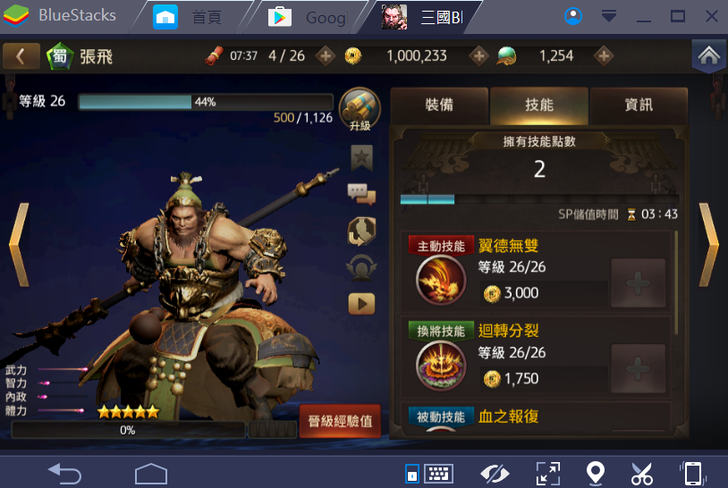Click the 晉級經驗值 promotion button

[340, 421]
